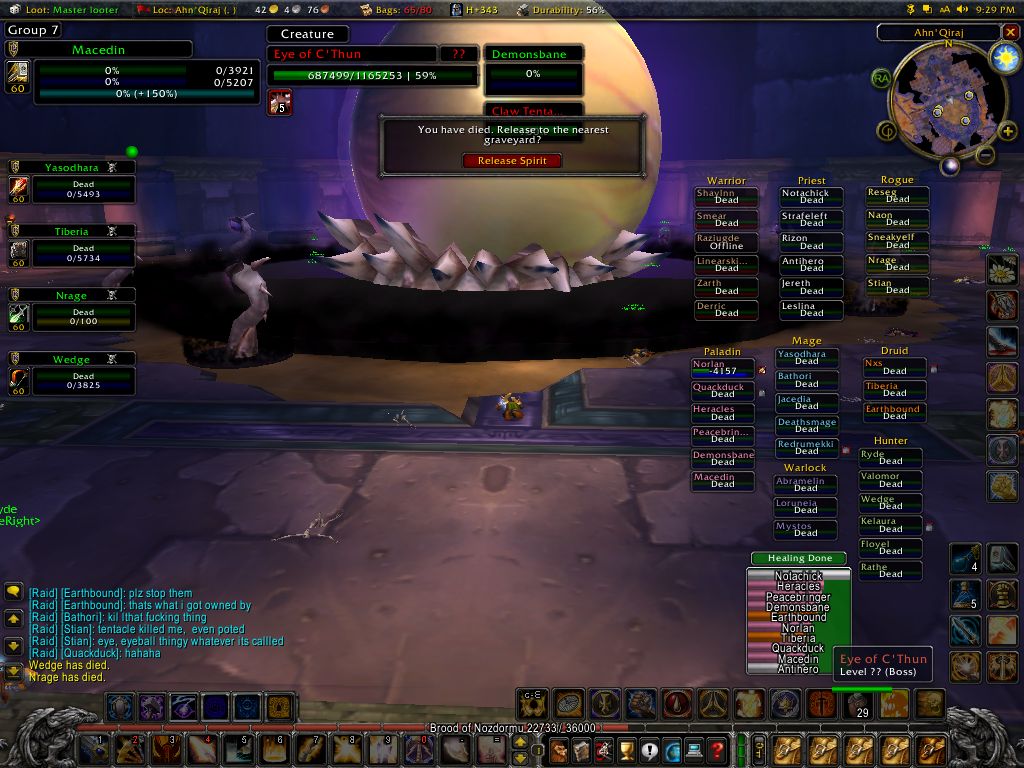Select Notachick in the Priest raid list
1024x768 pixels.
(811, 197)
